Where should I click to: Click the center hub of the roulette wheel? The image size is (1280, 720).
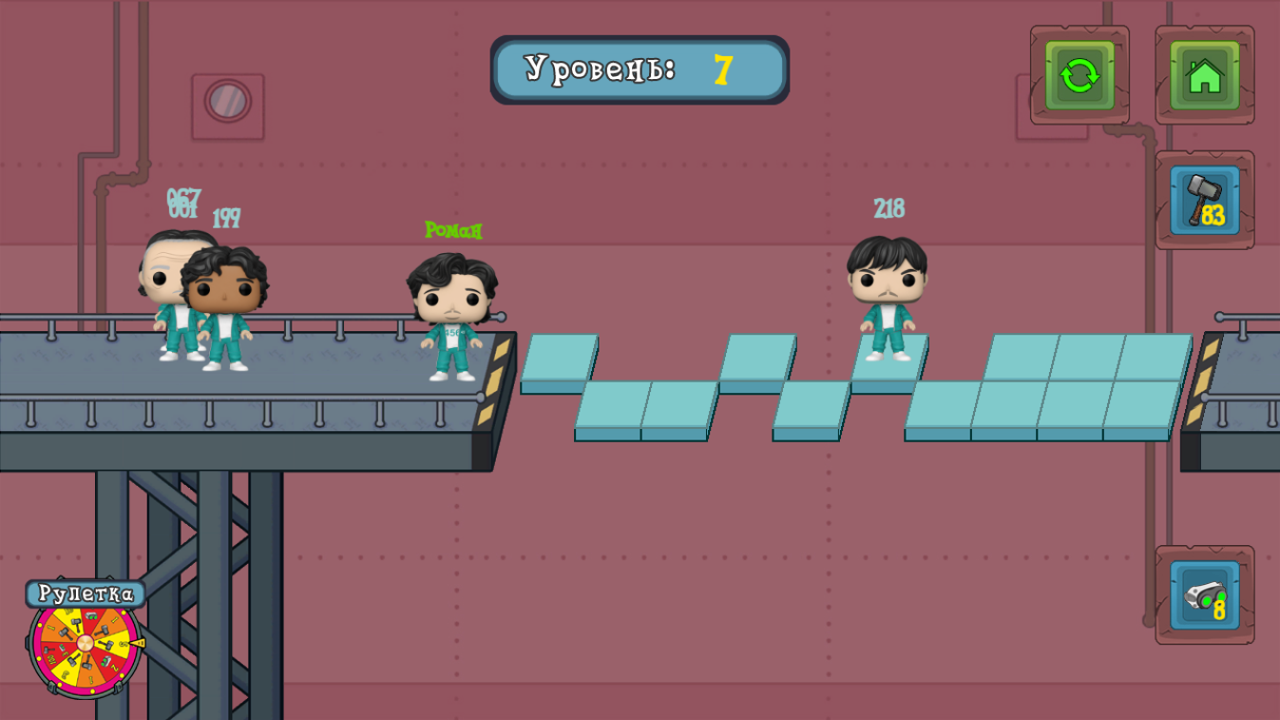pyautogui.click(x=85, y=644)
